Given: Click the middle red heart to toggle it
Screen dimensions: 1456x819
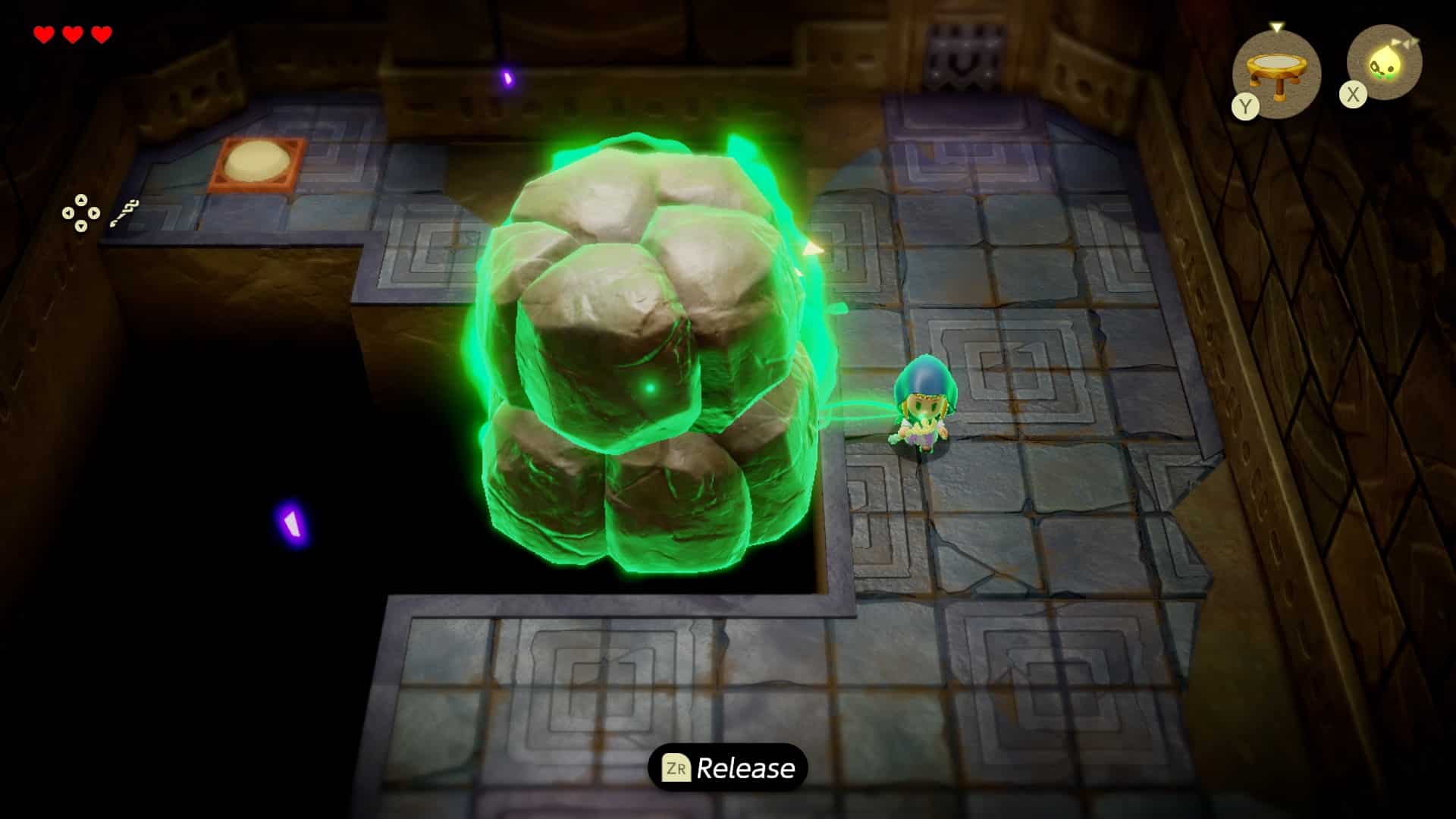Looking at the screenshot, I should [x=72, y=34].
